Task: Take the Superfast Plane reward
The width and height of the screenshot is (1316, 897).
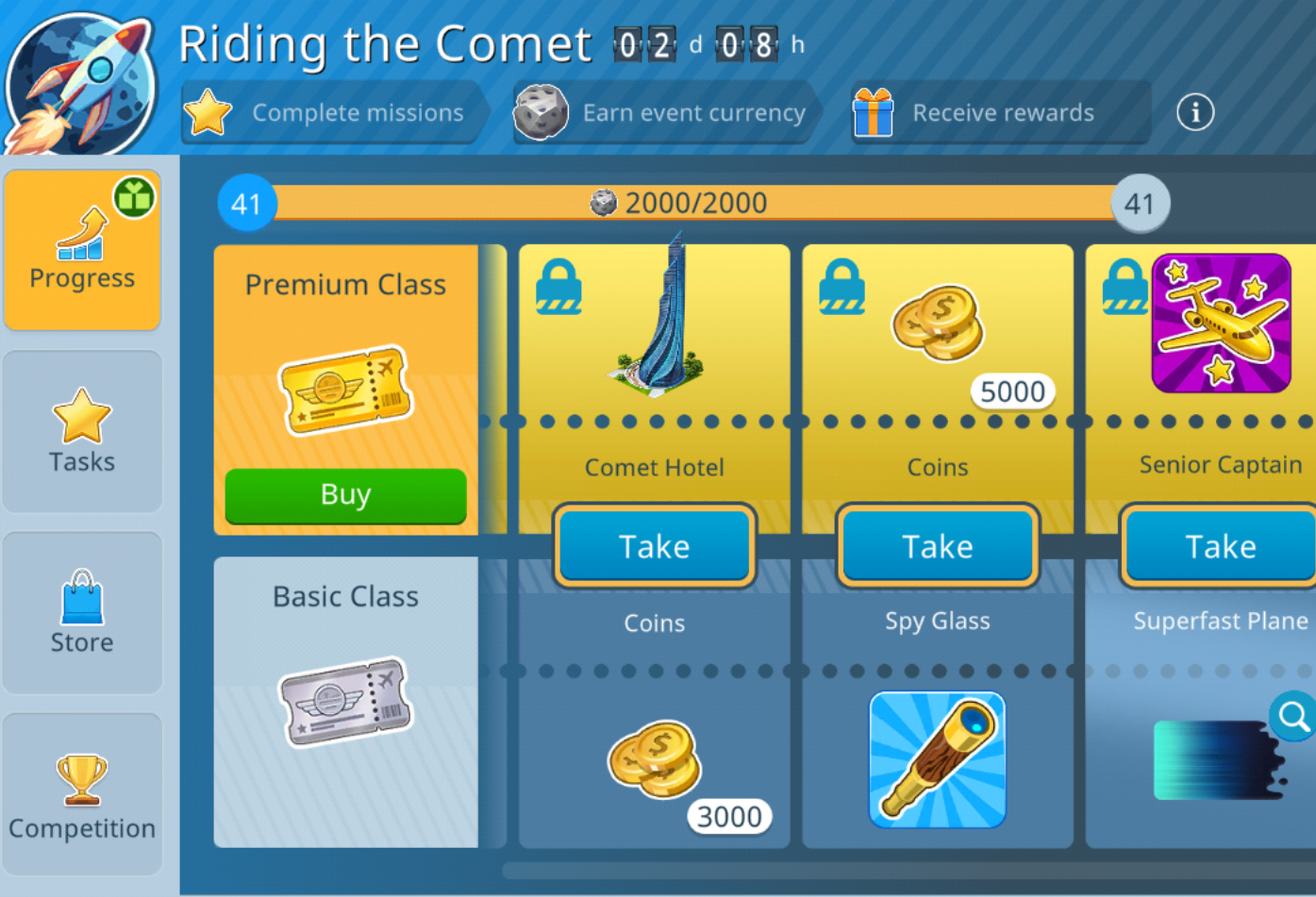Action: pos(1219,546)
